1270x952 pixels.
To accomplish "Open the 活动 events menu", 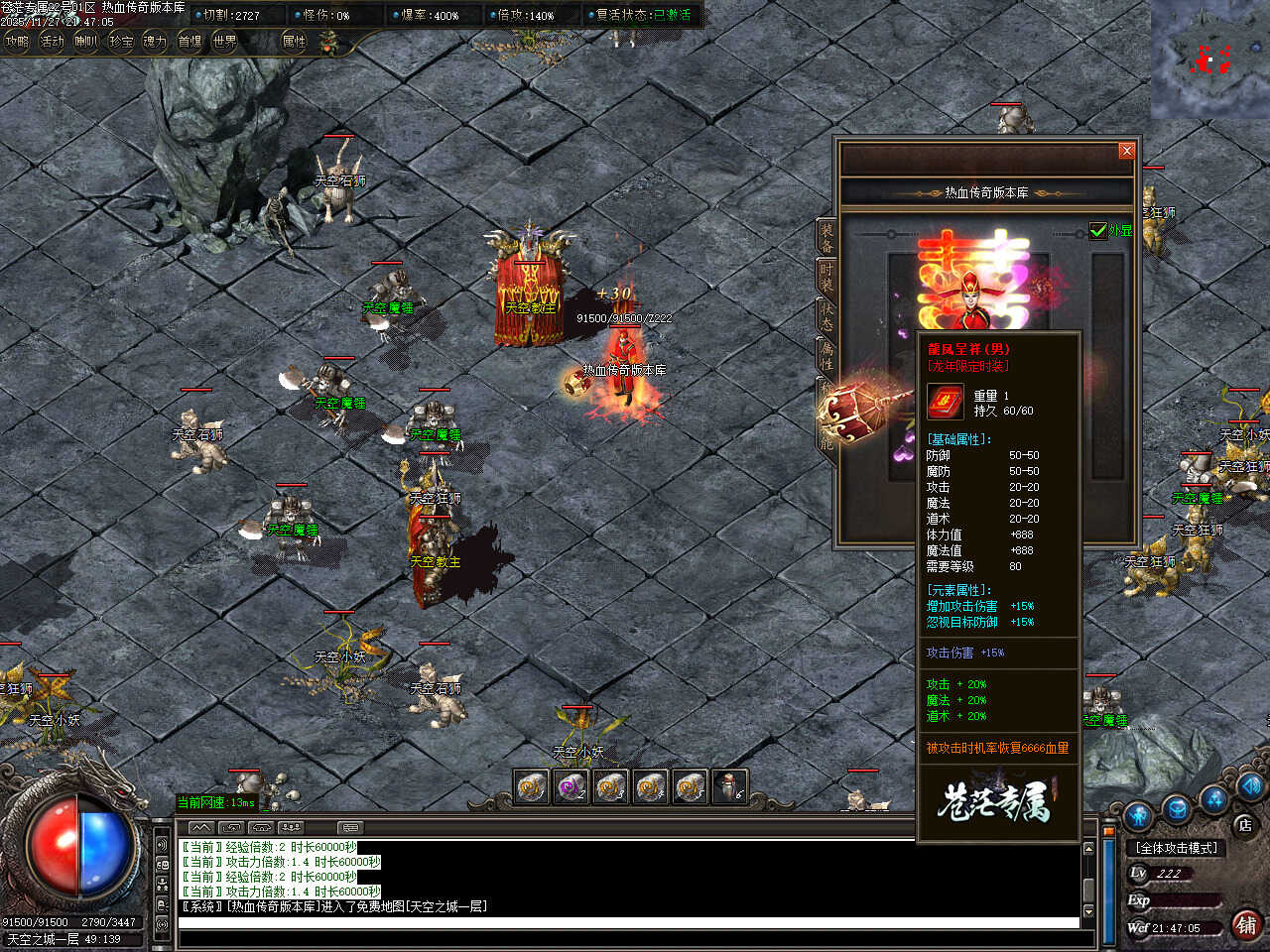I will click(x=52, y=42).
